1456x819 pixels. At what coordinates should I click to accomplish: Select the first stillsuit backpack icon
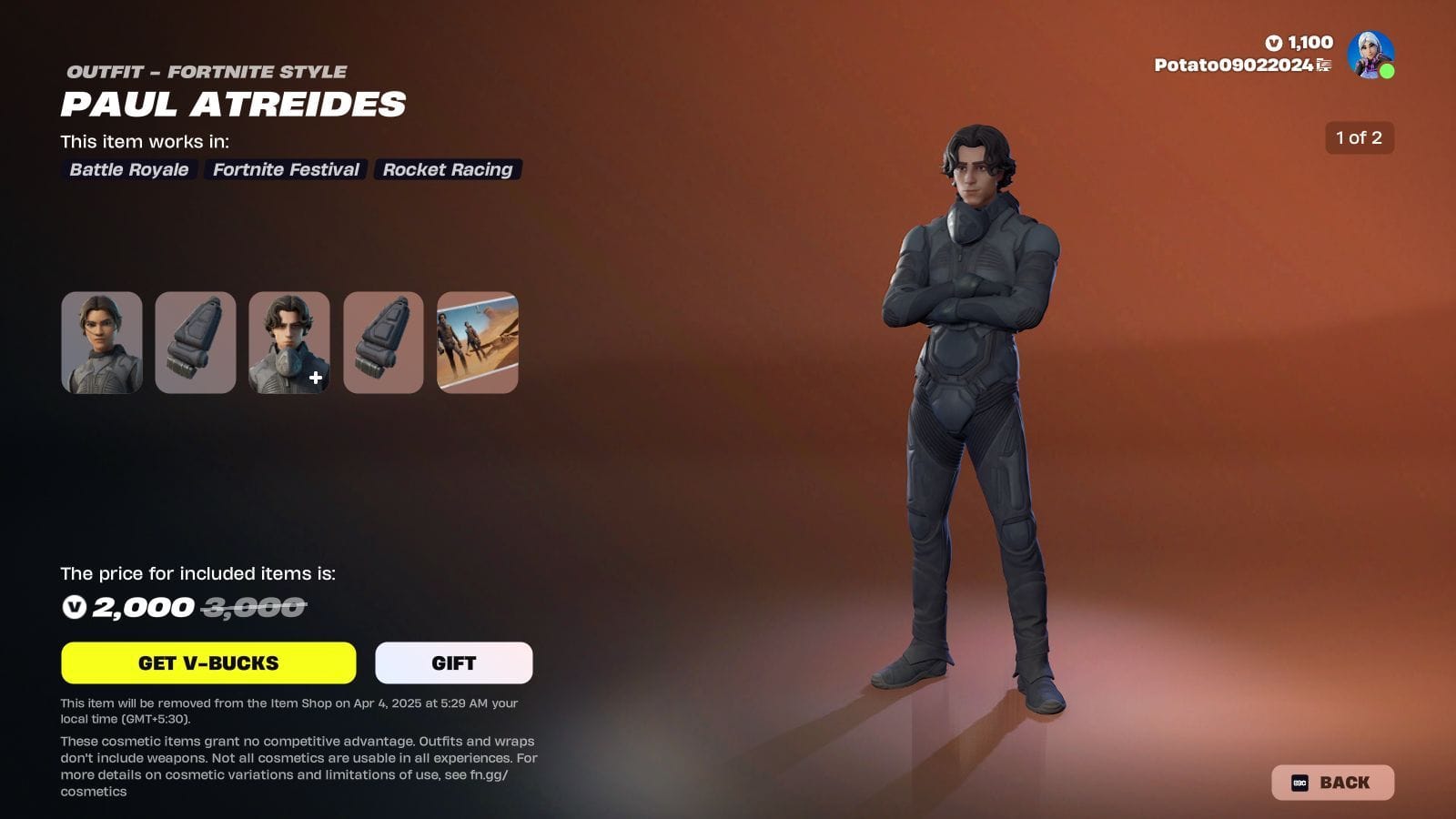[196, 343]
